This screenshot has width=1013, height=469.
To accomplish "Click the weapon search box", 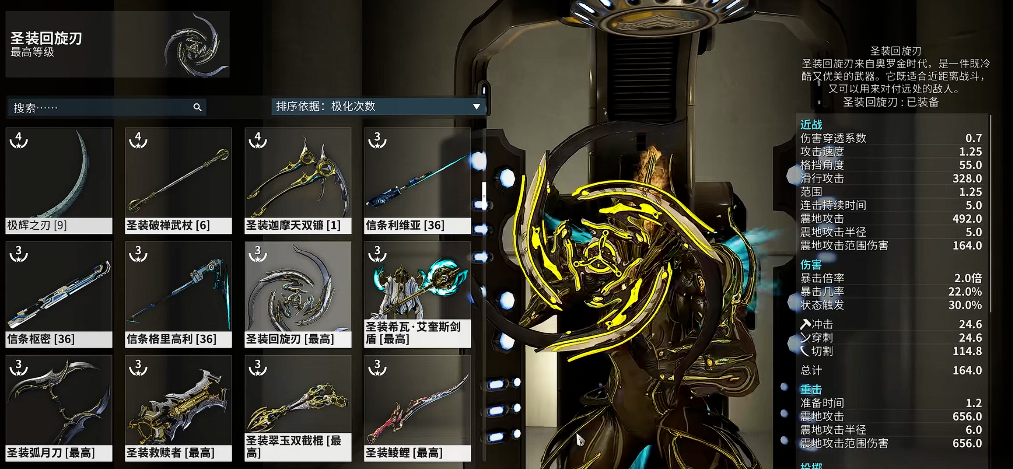I will coord(105,107).
